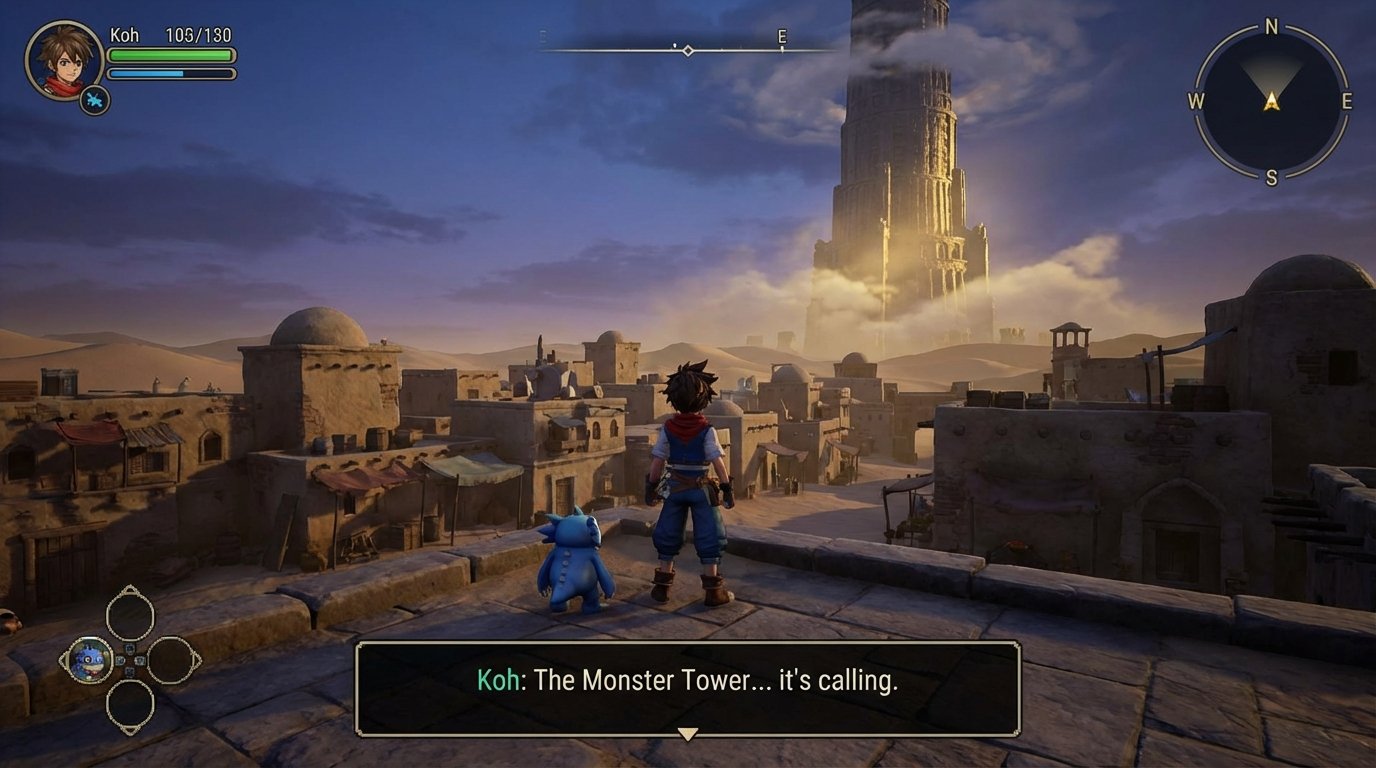Click the golden player arrow inside the compass

click(x=1271, y=101)
